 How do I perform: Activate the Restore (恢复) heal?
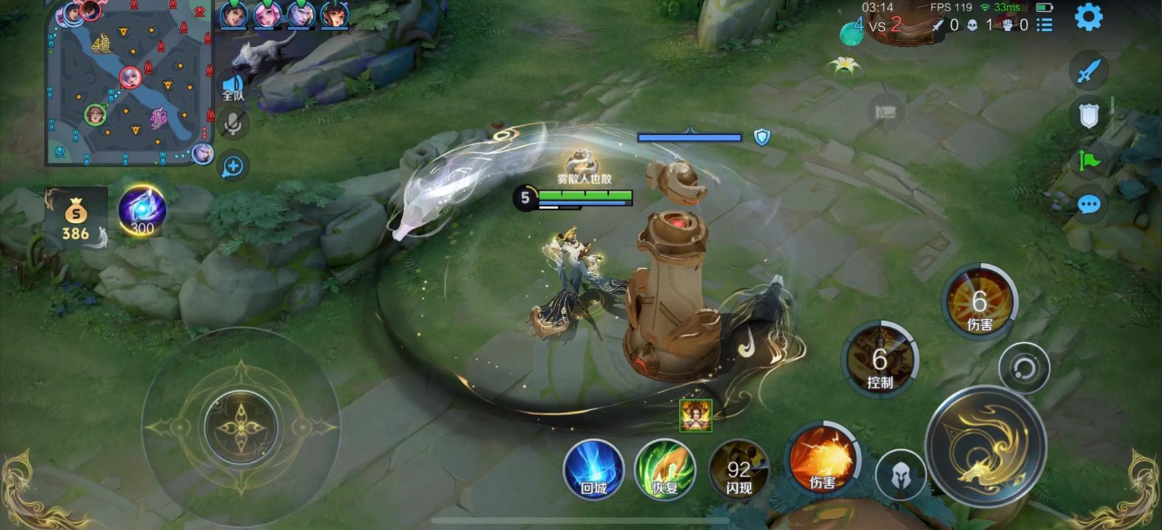pyautogui.click(x=665, y=469)
